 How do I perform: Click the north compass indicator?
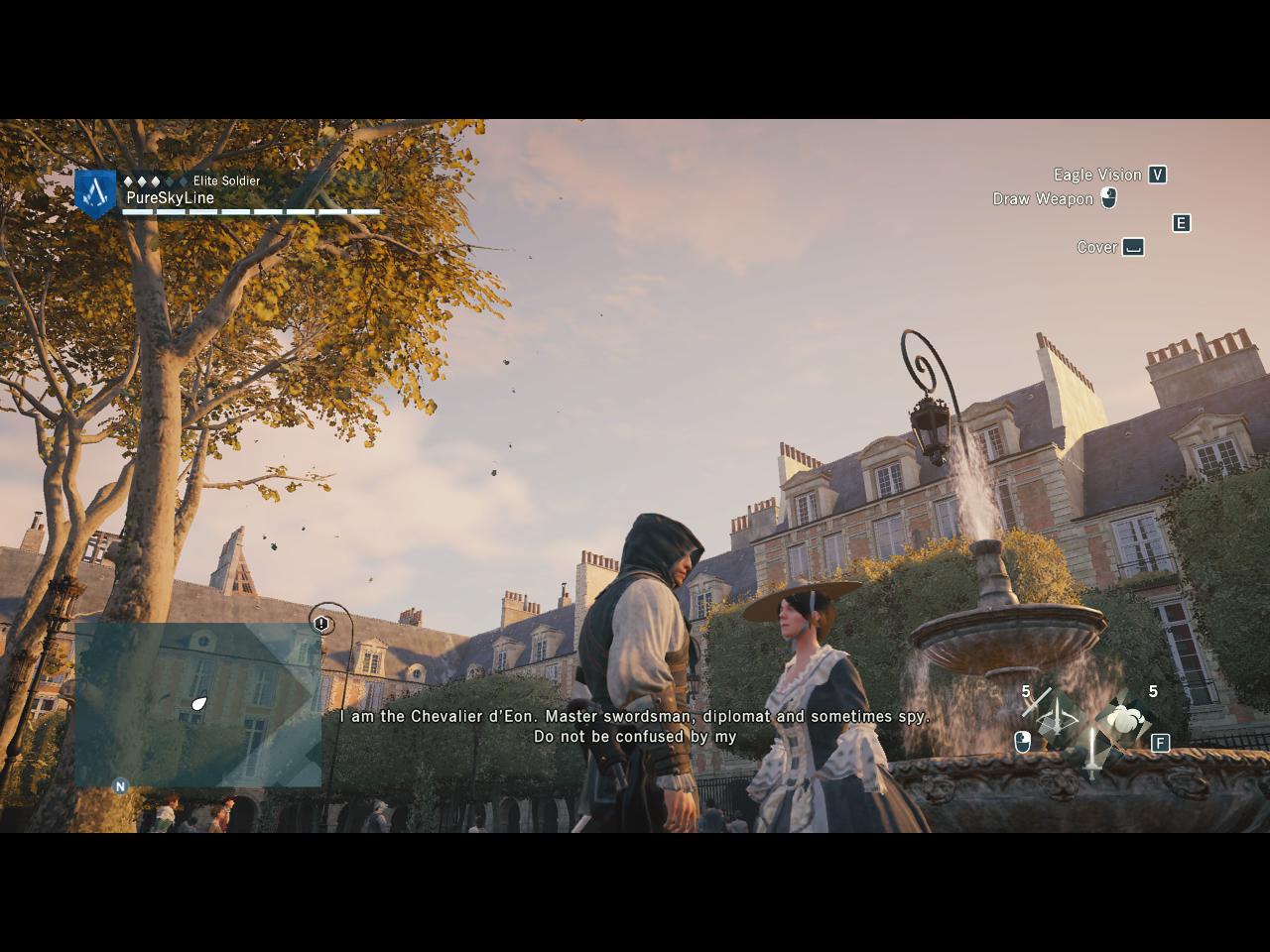[120, 786]
